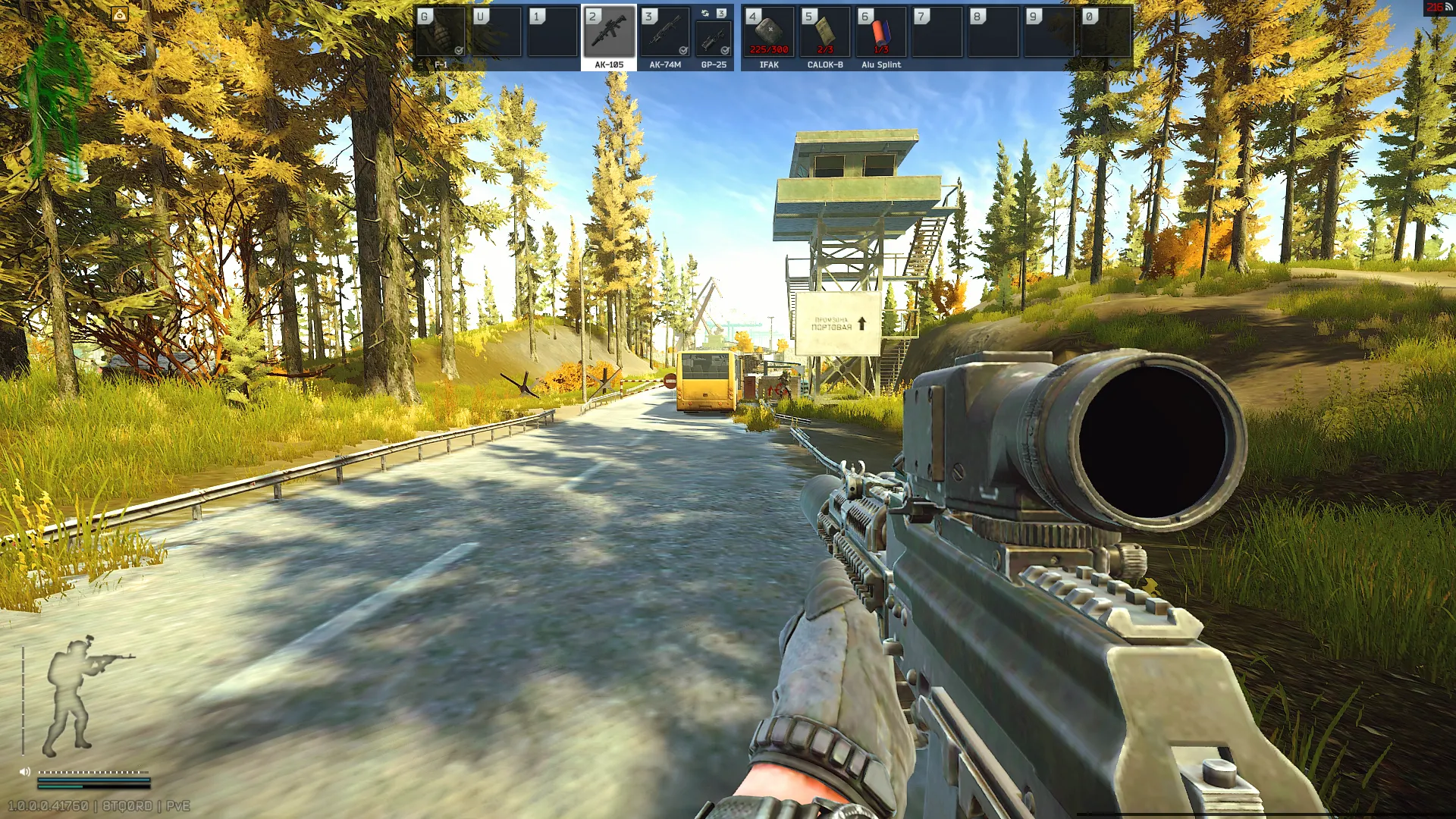Use the IFAK medkit slot
The height and width of the screenshot is (819, 1456).
(x=769, y=34)
